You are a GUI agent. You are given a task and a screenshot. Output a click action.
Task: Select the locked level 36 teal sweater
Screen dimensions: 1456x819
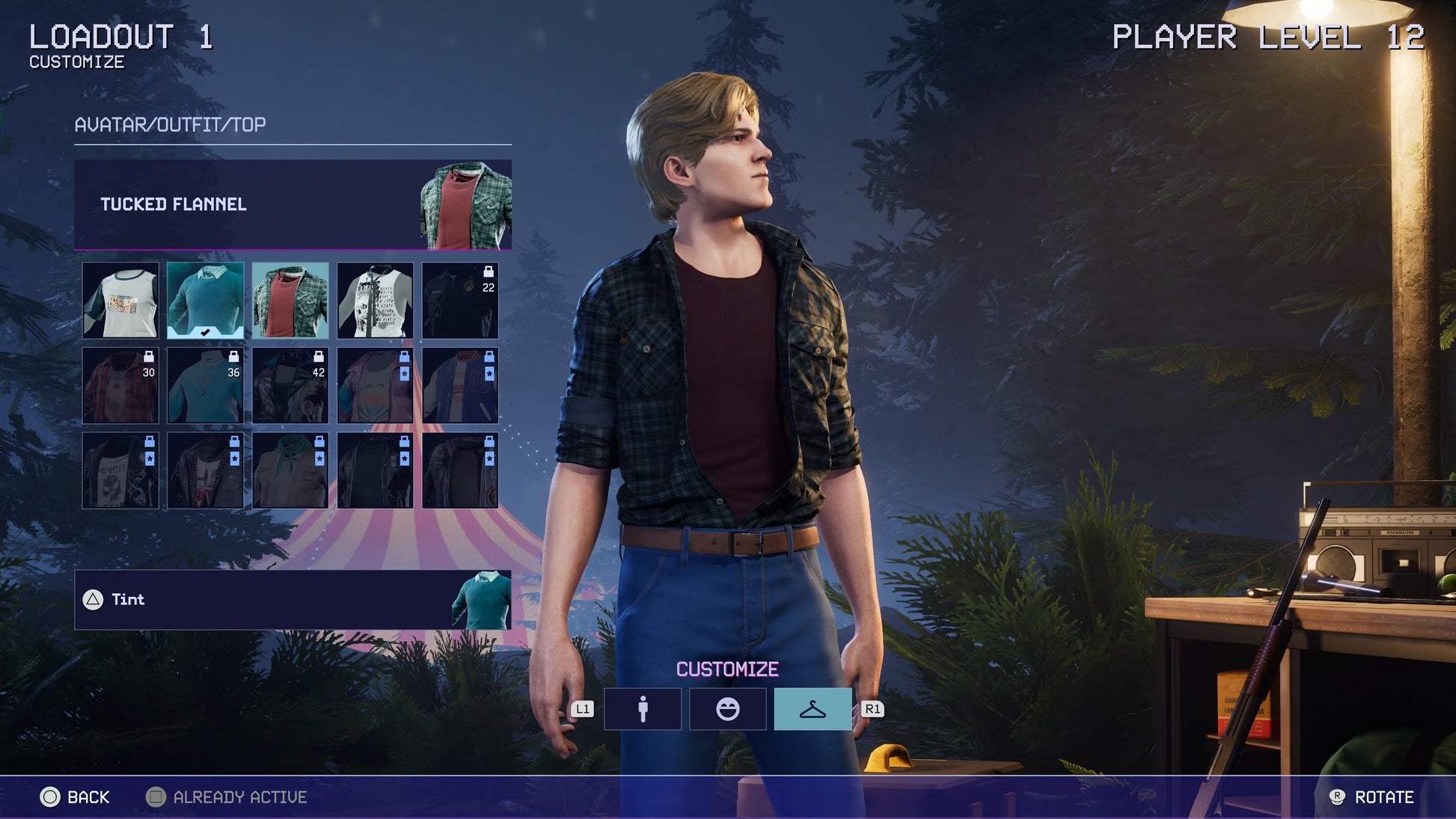(x=205, y=385)
